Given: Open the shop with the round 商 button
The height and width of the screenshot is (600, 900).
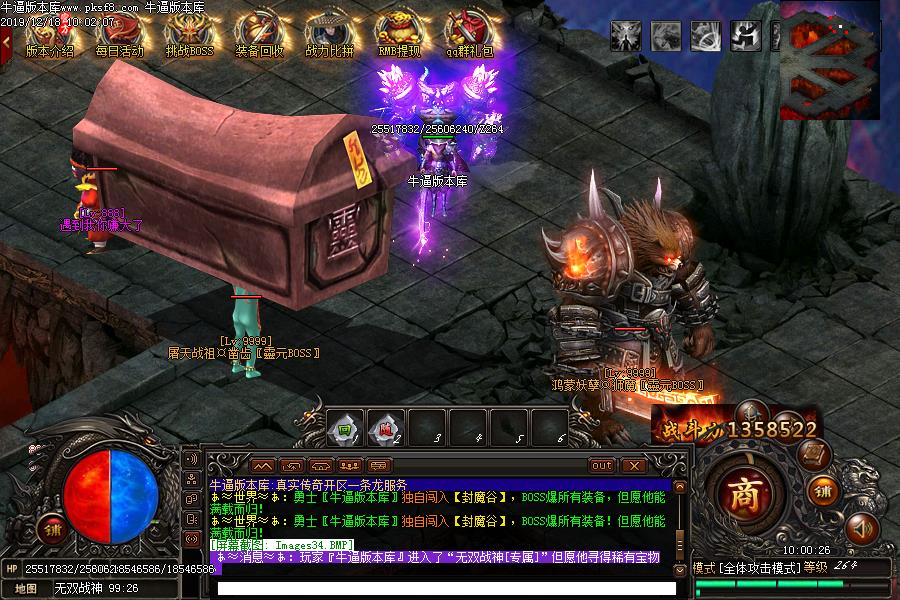Looking at the screenshot, I should tap(744, 492).
